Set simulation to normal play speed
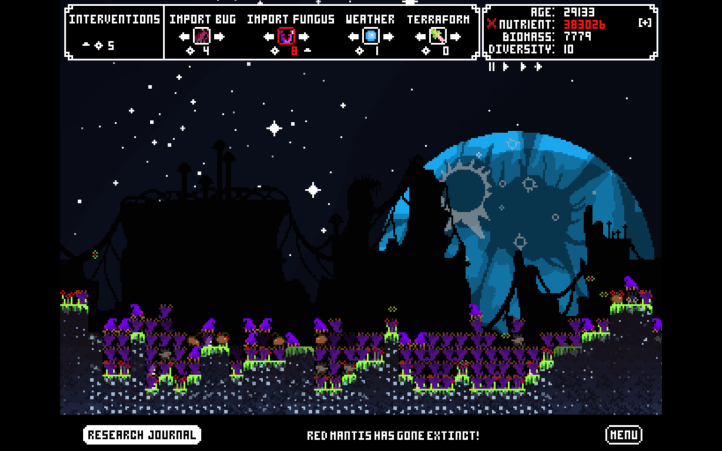The height and width of the screenshot is (451, 722). coord(505,67)
